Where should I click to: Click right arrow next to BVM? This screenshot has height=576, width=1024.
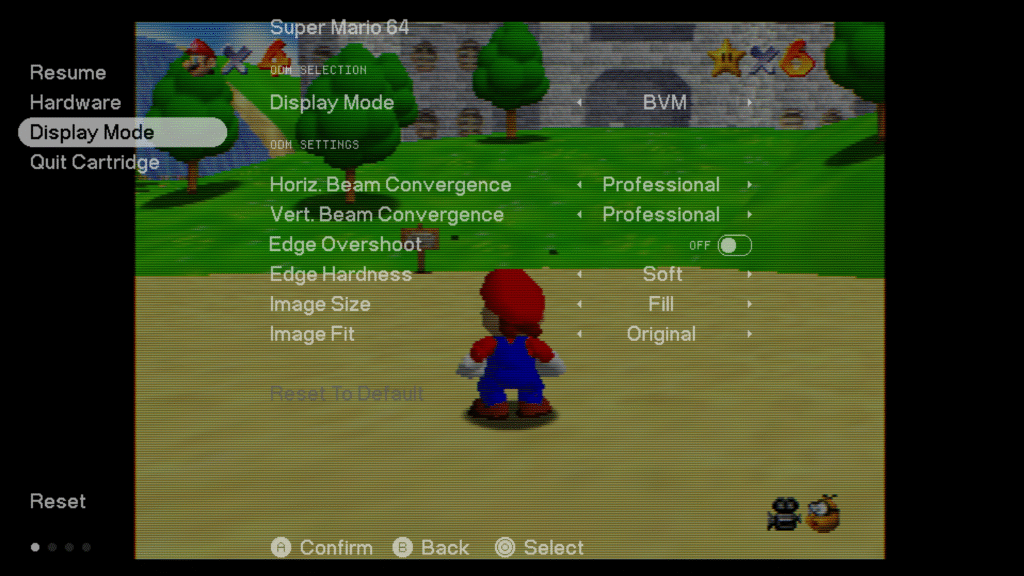click(x=749, y=103)
